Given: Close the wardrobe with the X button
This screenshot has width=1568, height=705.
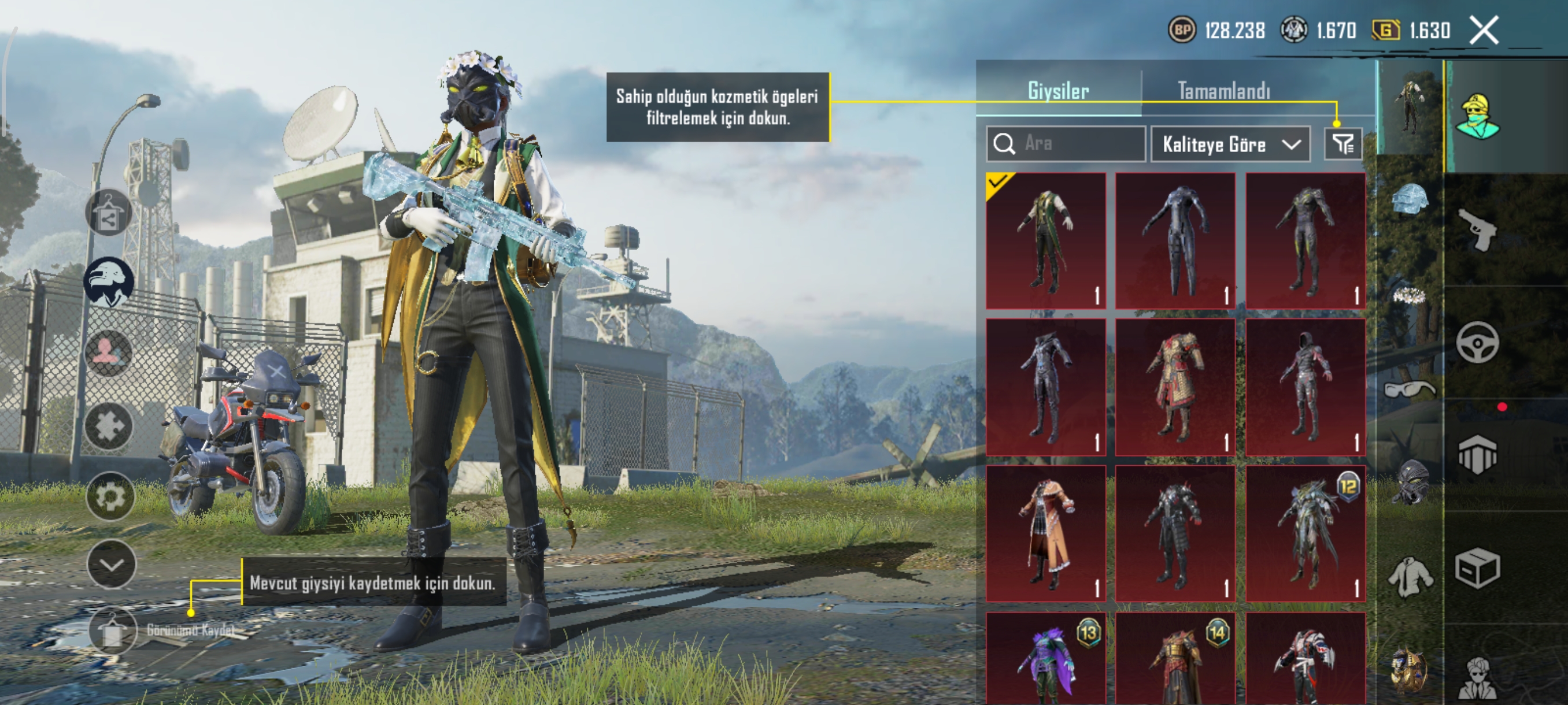Looking at the screenshot, I should click(x=1484, y=30).
